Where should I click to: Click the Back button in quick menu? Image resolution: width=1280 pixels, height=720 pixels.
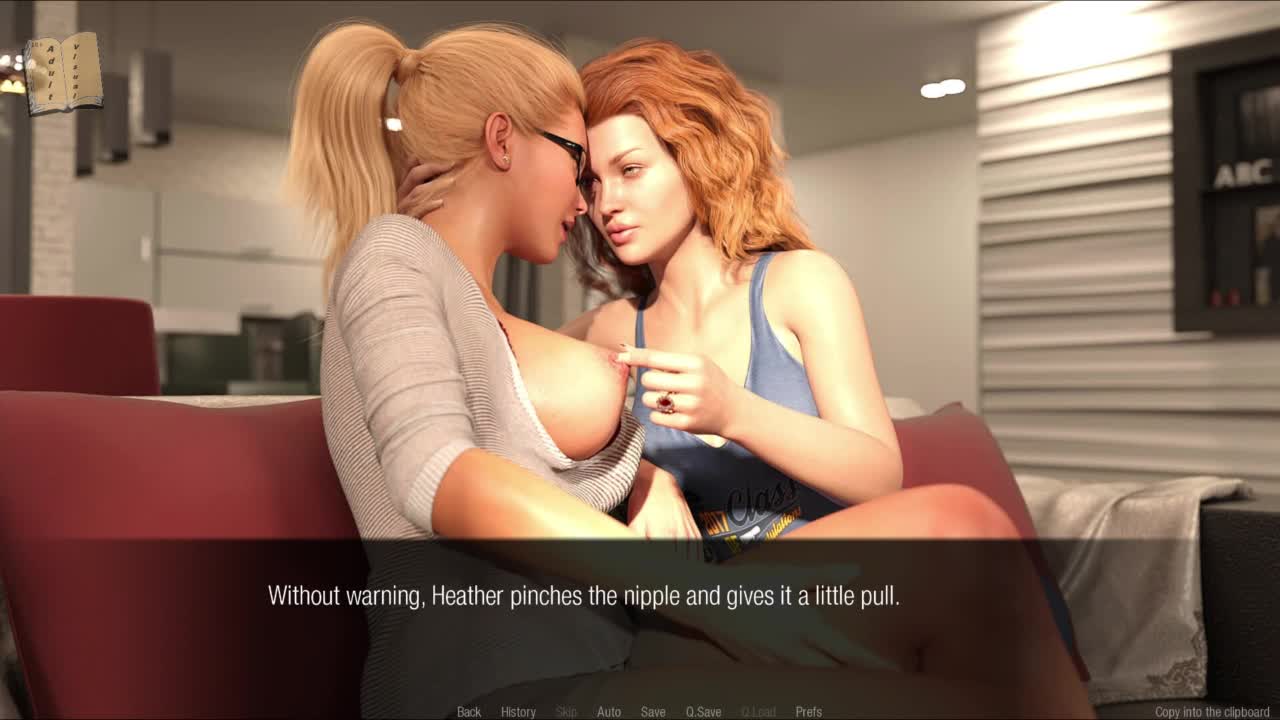point(469,712)
